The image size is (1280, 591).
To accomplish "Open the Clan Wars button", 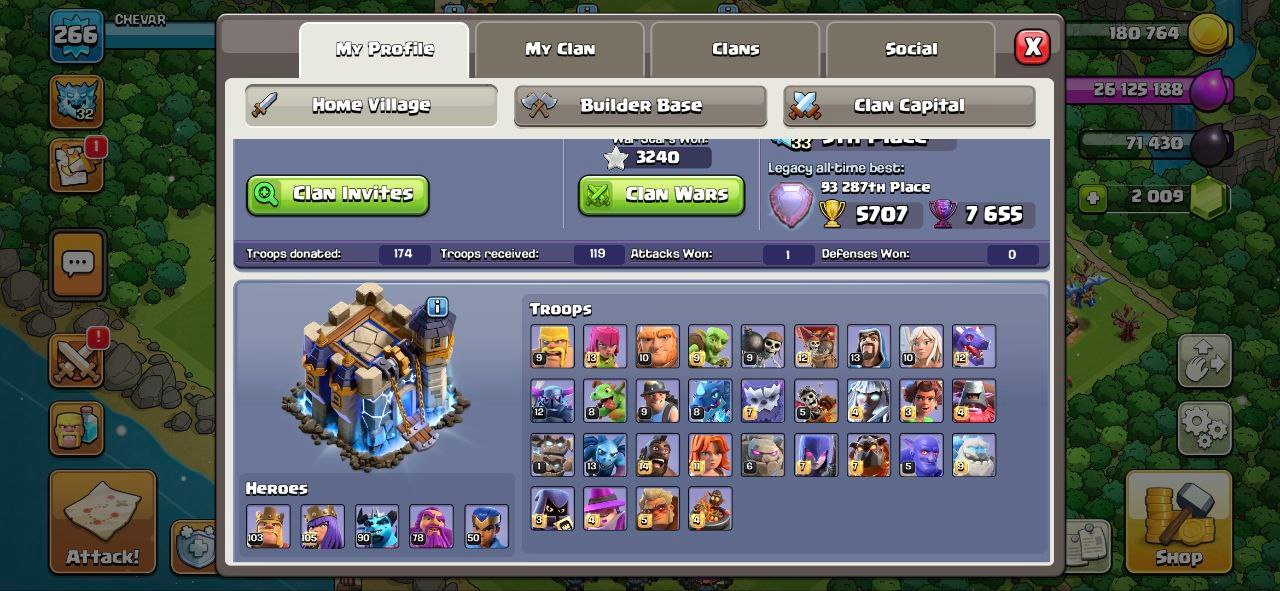I will coord(661,195).
